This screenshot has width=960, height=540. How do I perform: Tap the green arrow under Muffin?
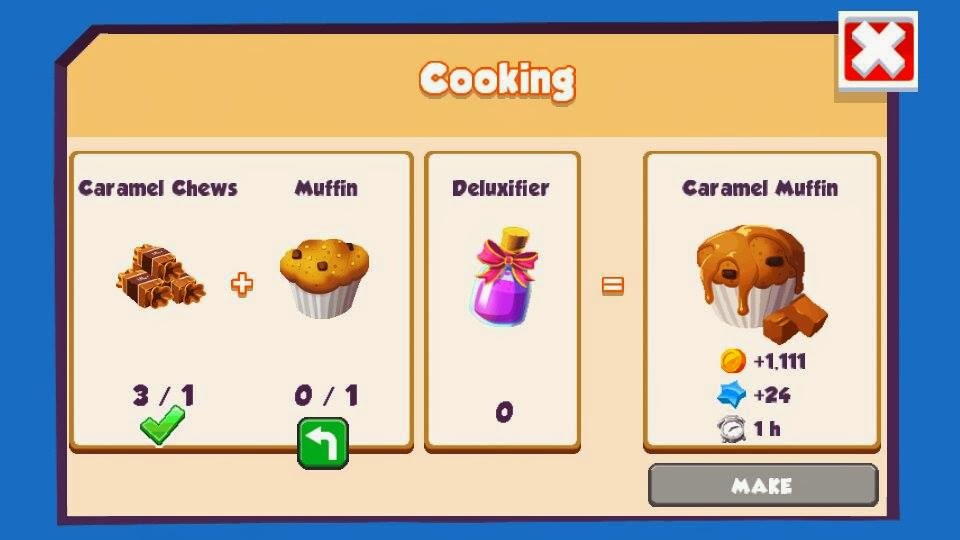(x=323, y=443)
